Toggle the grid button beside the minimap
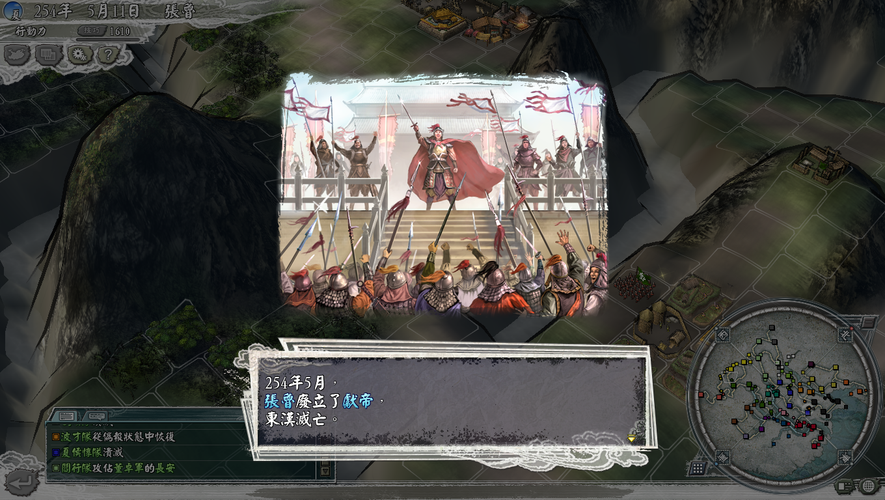The image size is (885, 500). click(x=697, y=467)
